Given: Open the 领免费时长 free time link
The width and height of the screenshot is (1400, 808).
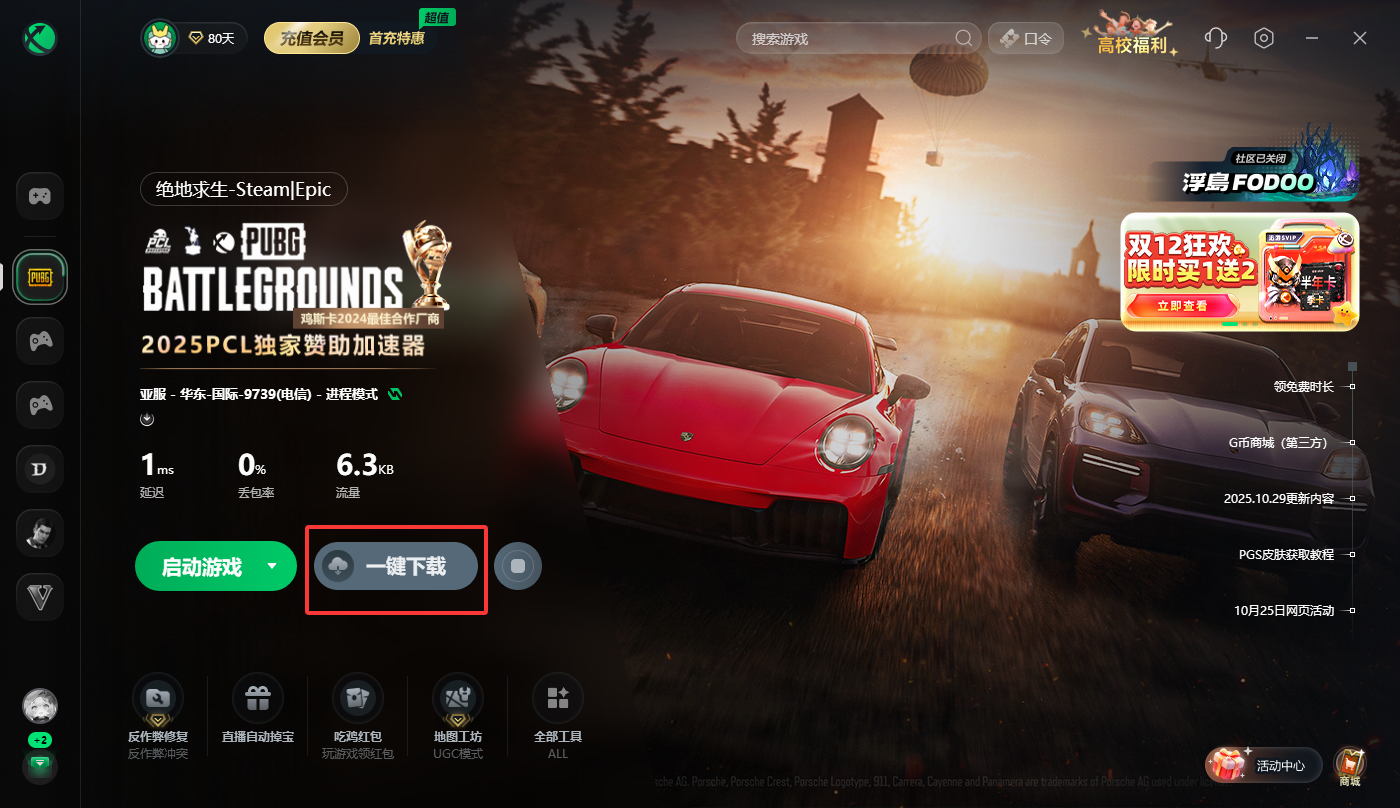Looking at the screenshot, I should tap(1304, 386).
